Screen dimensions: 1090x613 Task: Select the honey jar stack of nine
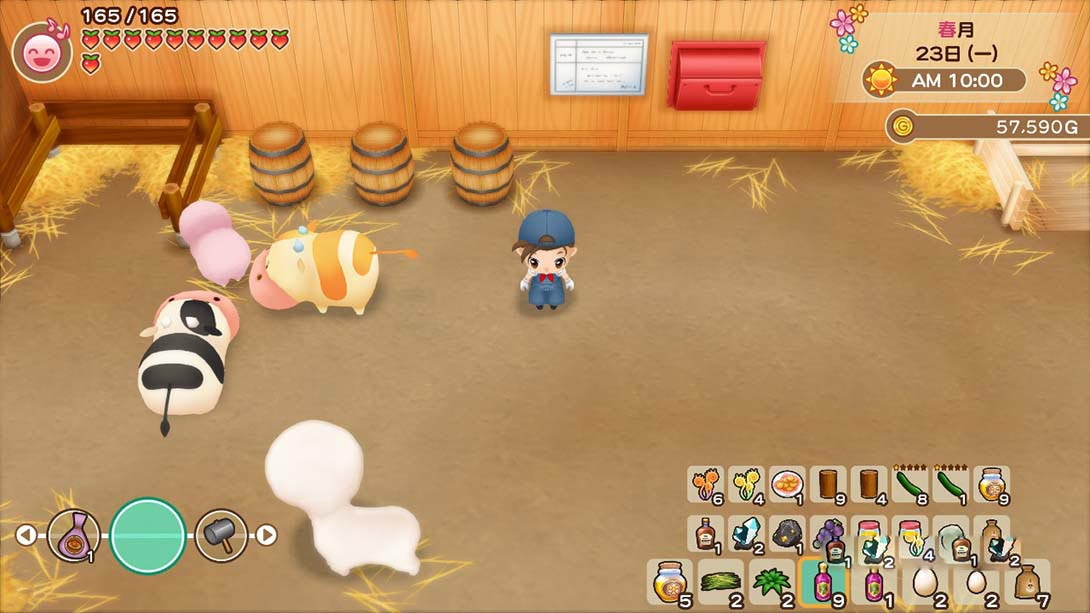tap(990, 485)
